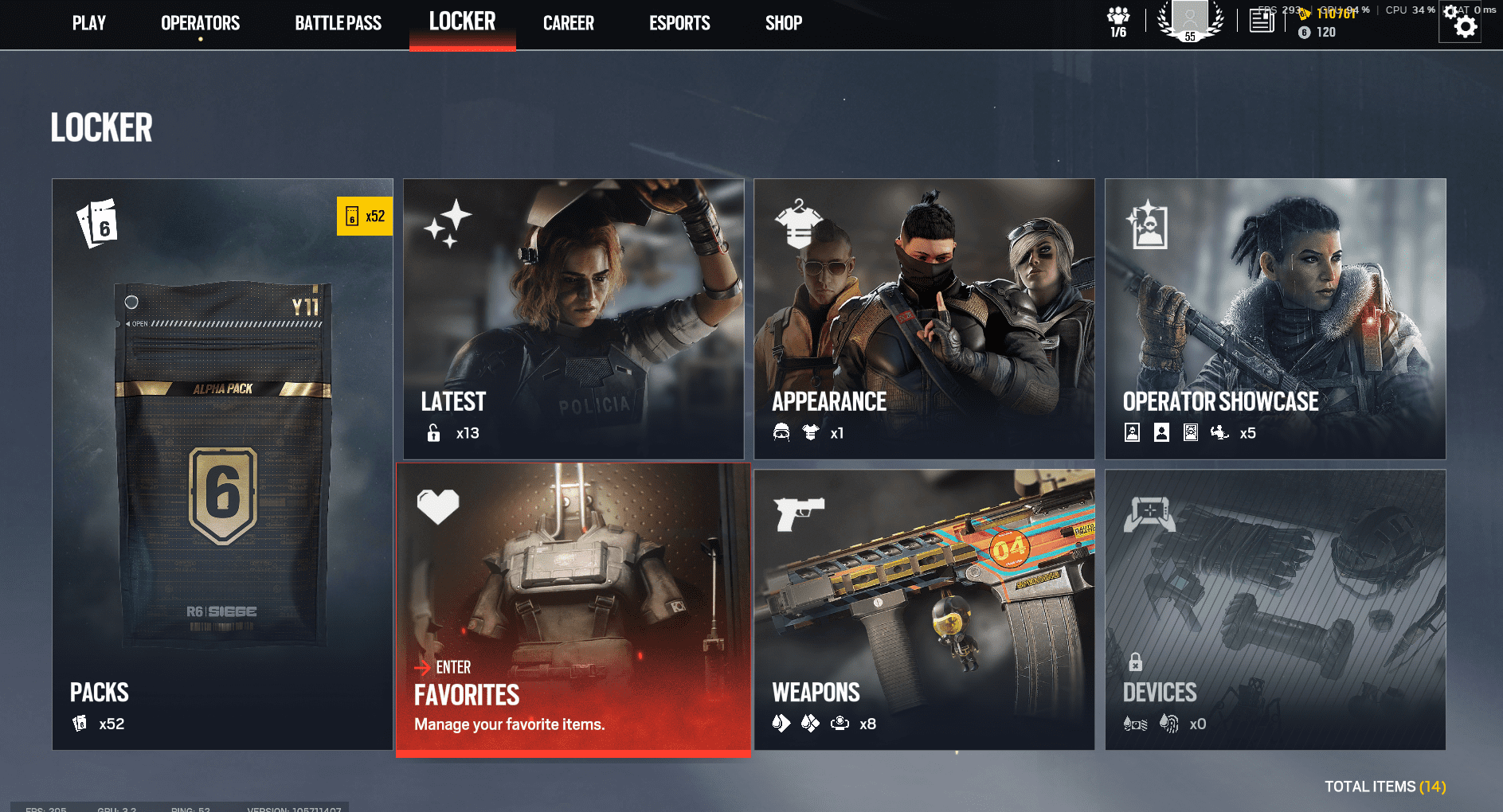Click the yellow Renown currency icon

click(x=1305, y=14)
